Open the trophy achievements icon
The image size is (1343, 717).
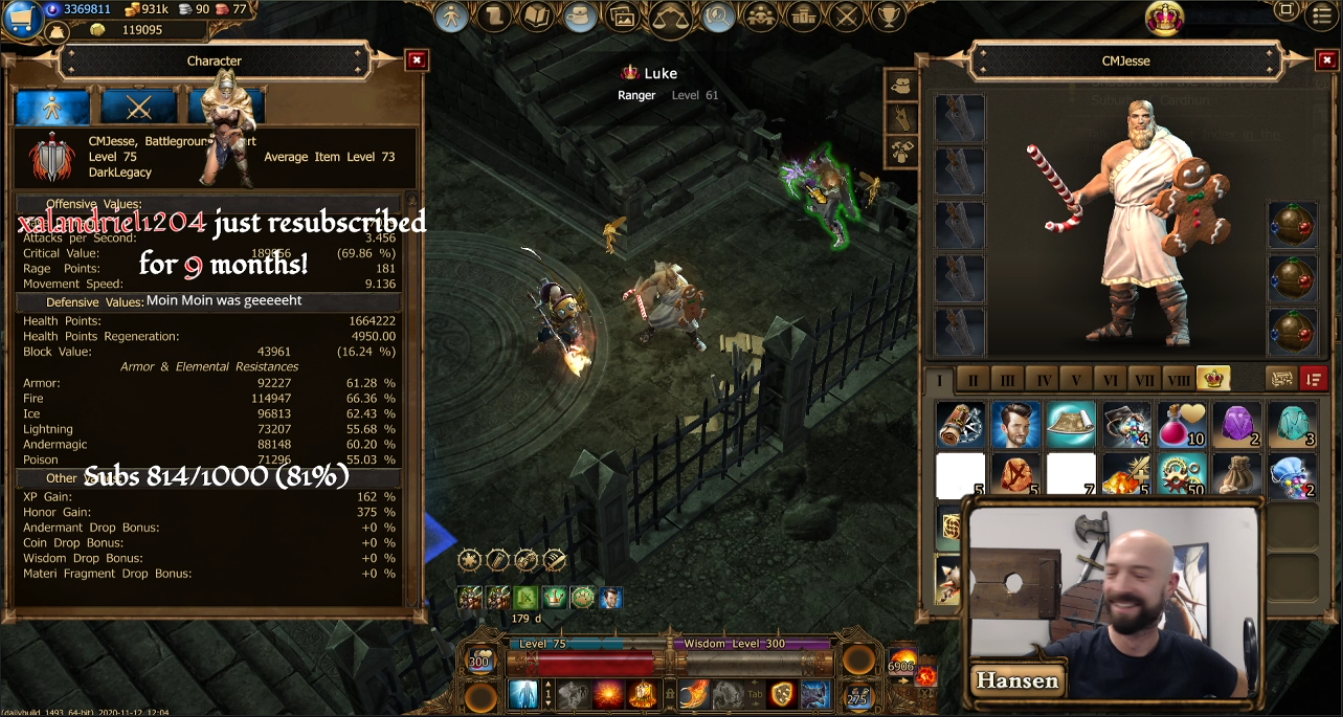coord(887,16)
